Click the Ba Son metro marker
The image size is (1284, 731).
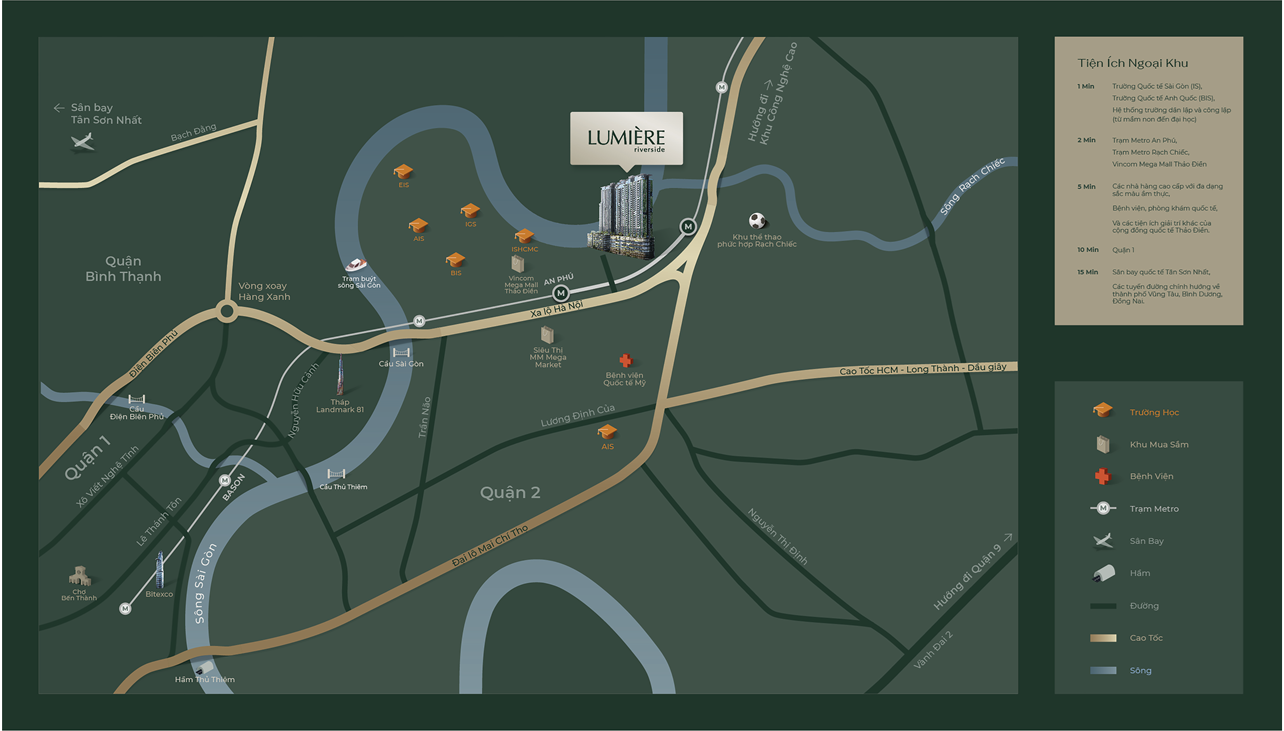click(226, 480)
